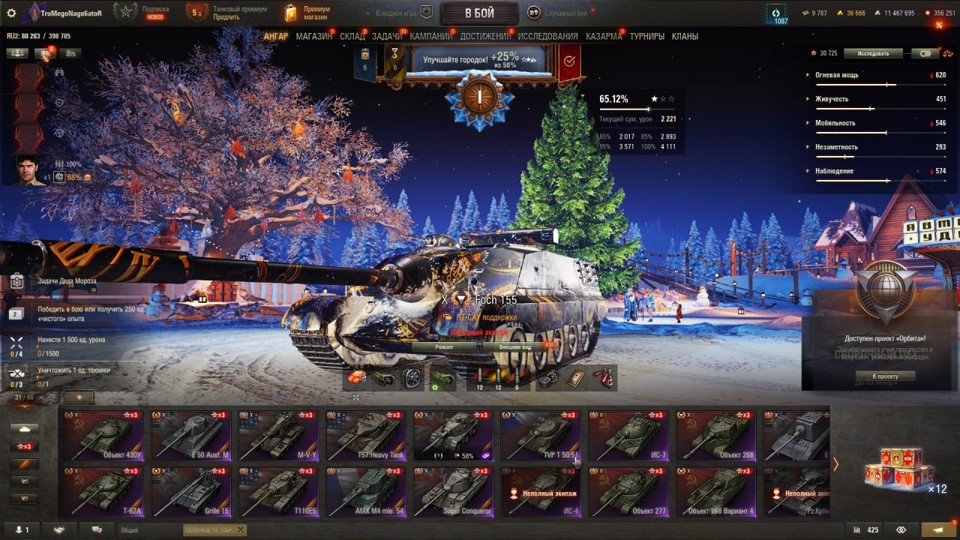
Task: Open the New Year gift boxes
Action: coord(899,469)
